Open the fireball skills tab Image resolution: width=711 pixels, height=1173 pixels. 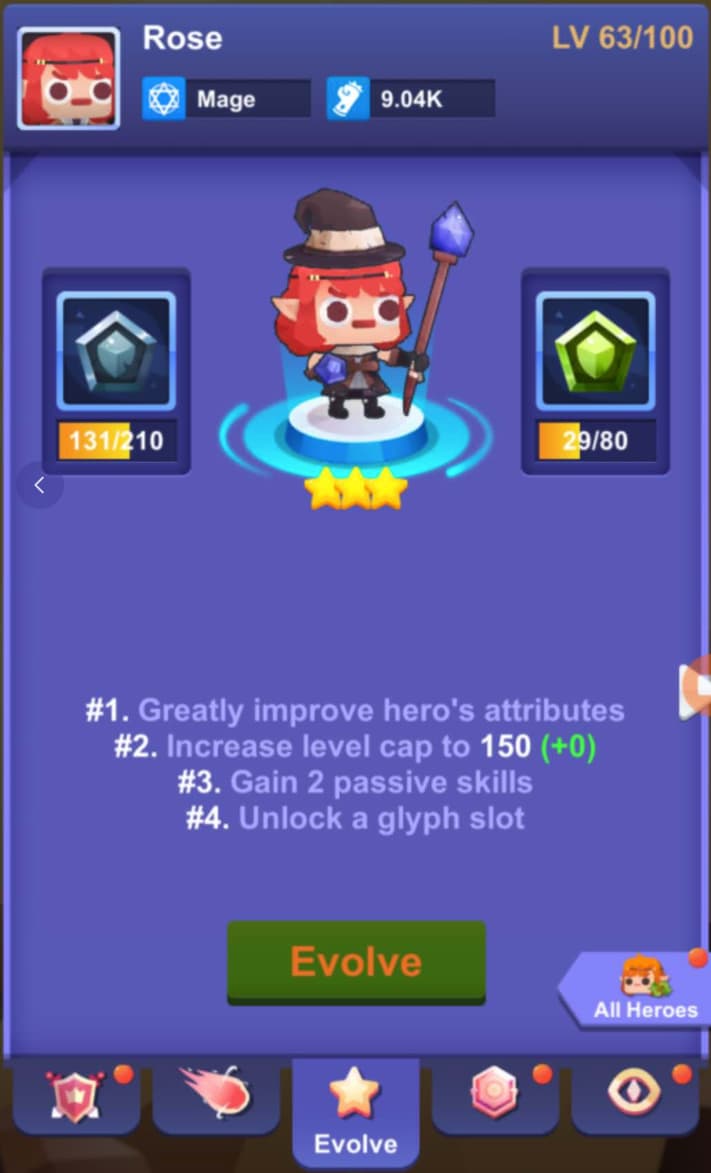(x=217, y=1094)
